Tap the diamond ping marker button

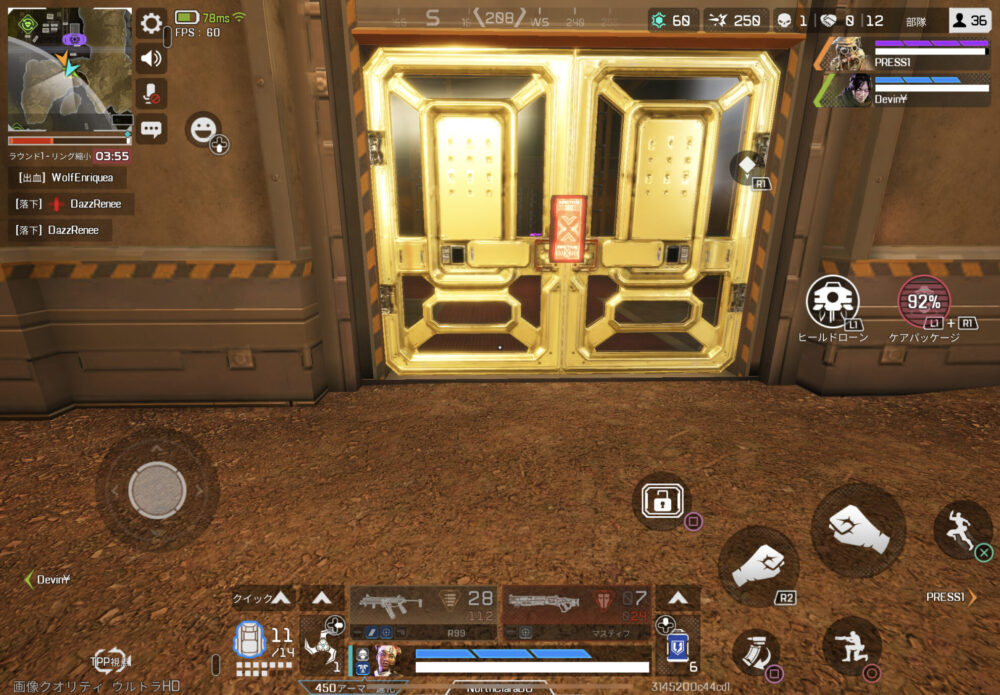(x=748, y=166)
